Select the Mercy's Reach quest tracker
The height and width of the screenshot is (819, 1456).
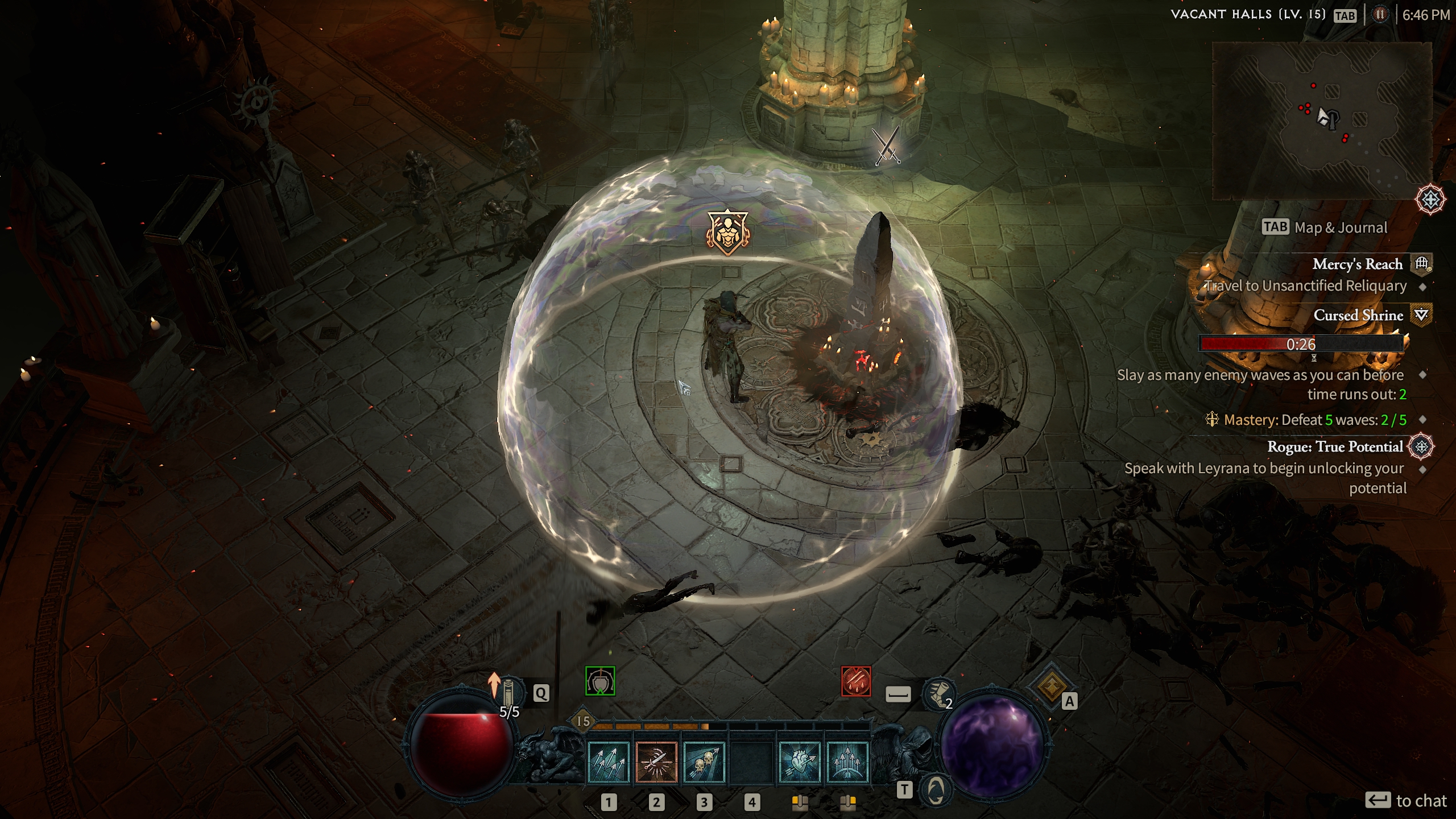coord(1357,264)
